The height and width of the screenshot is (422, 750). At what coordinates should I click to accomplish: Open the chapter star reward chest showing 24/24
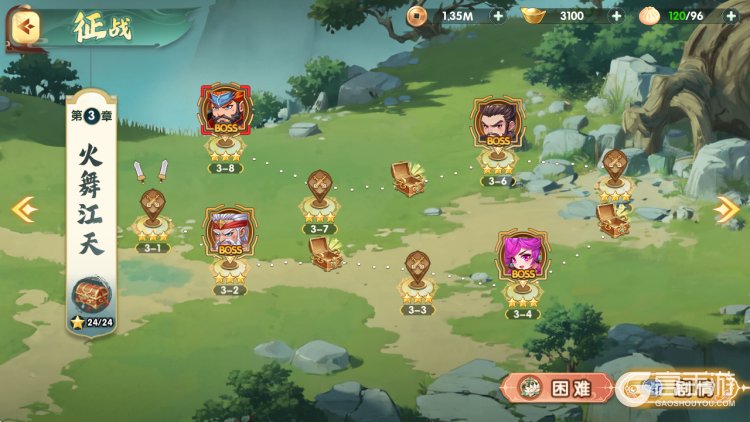point(92,297)
